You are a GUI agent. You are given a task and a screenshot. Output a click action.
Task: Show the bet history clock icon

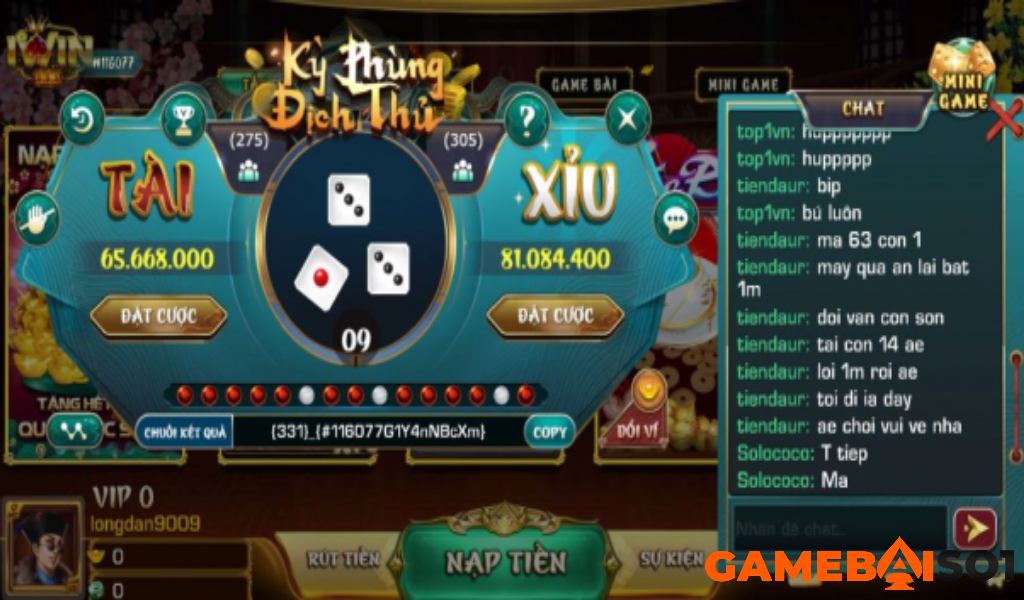point(83,120)
